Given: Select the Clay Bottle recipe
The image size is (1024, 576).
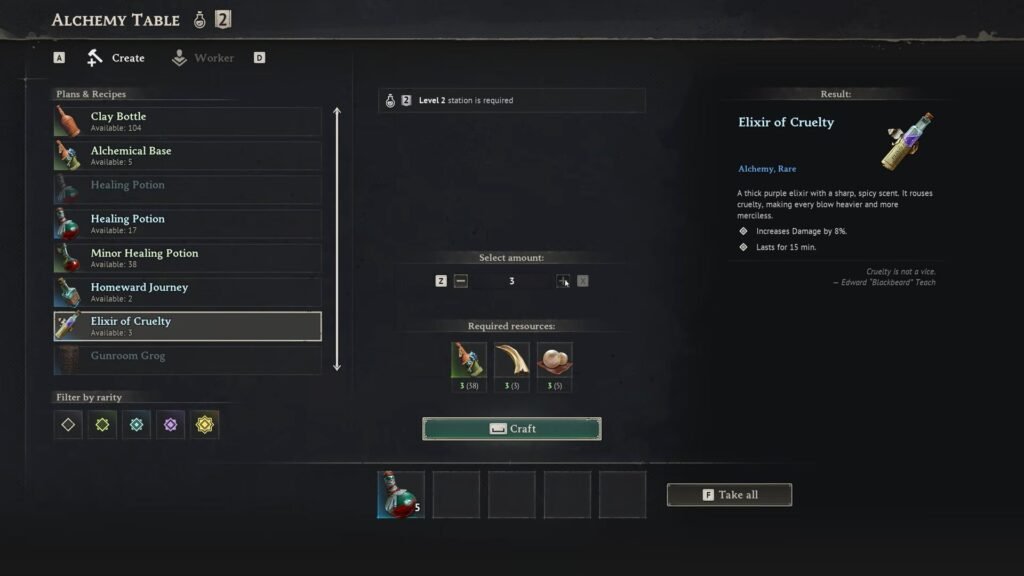Looking at the screenshot, I should (188, 122).
